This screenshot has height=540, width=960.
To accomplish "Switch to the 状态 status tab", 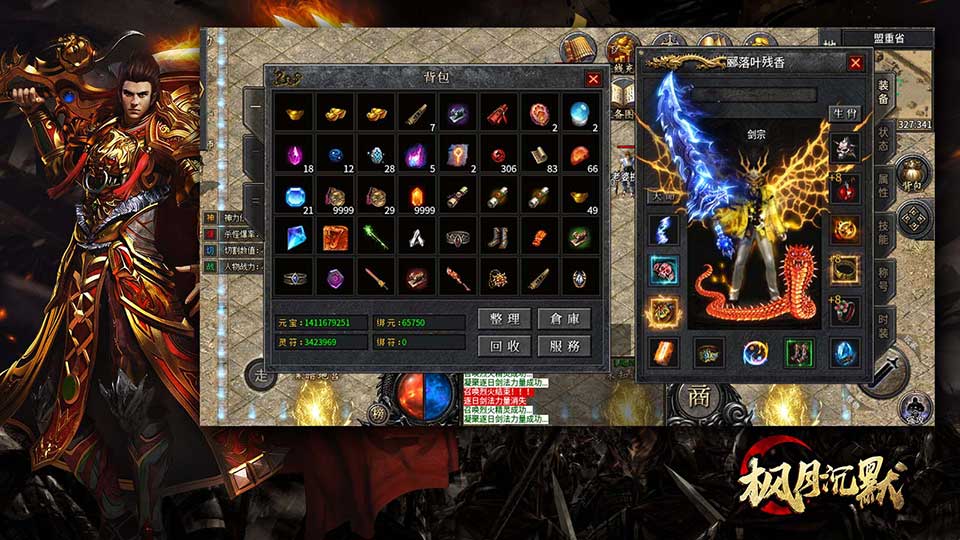I will coord(883,138).
